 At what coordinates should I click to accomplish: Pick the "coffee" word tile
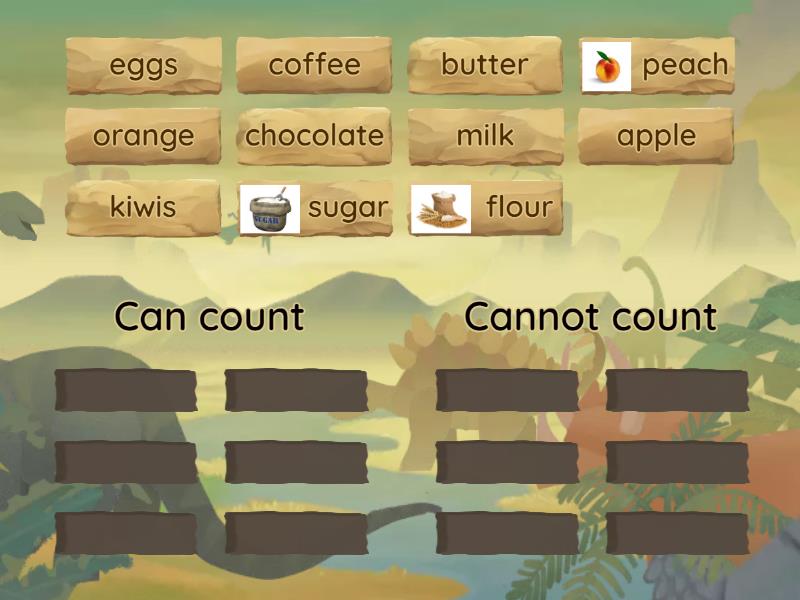tap(314, 66)
